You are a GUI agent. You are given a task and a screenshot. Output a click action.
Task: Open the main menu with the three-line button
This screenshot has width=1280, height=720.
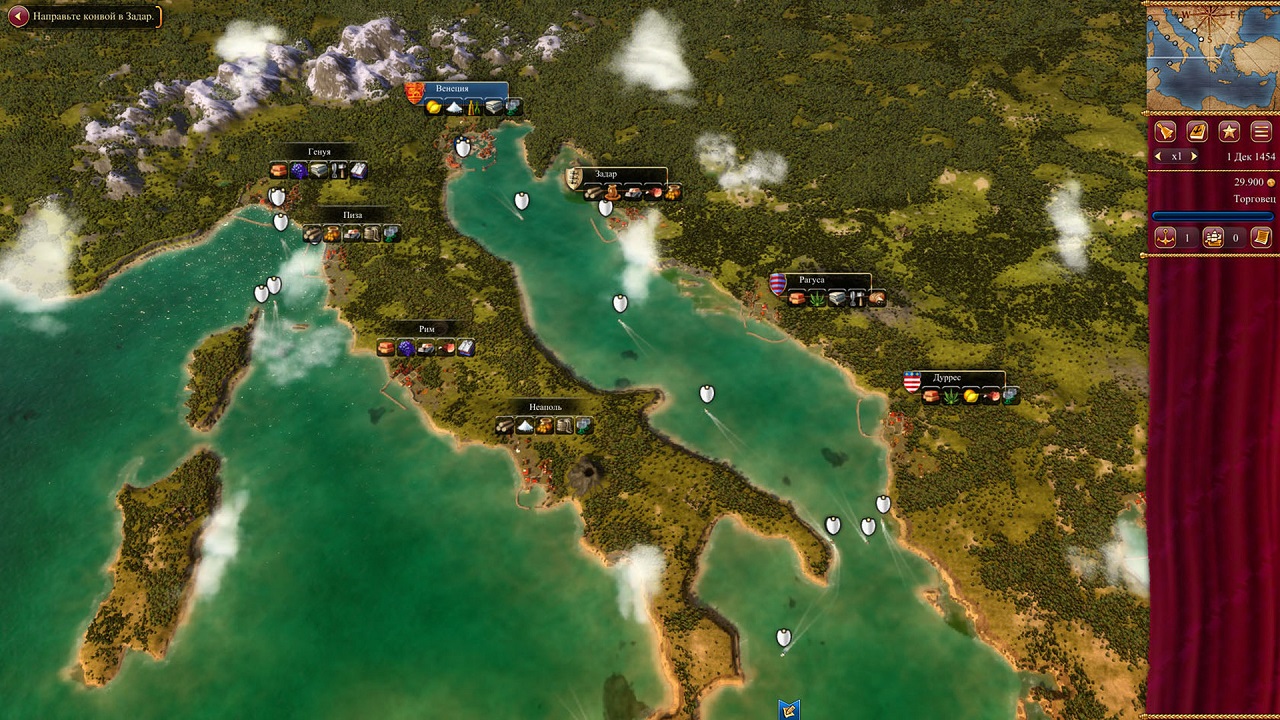(1261, 131)
